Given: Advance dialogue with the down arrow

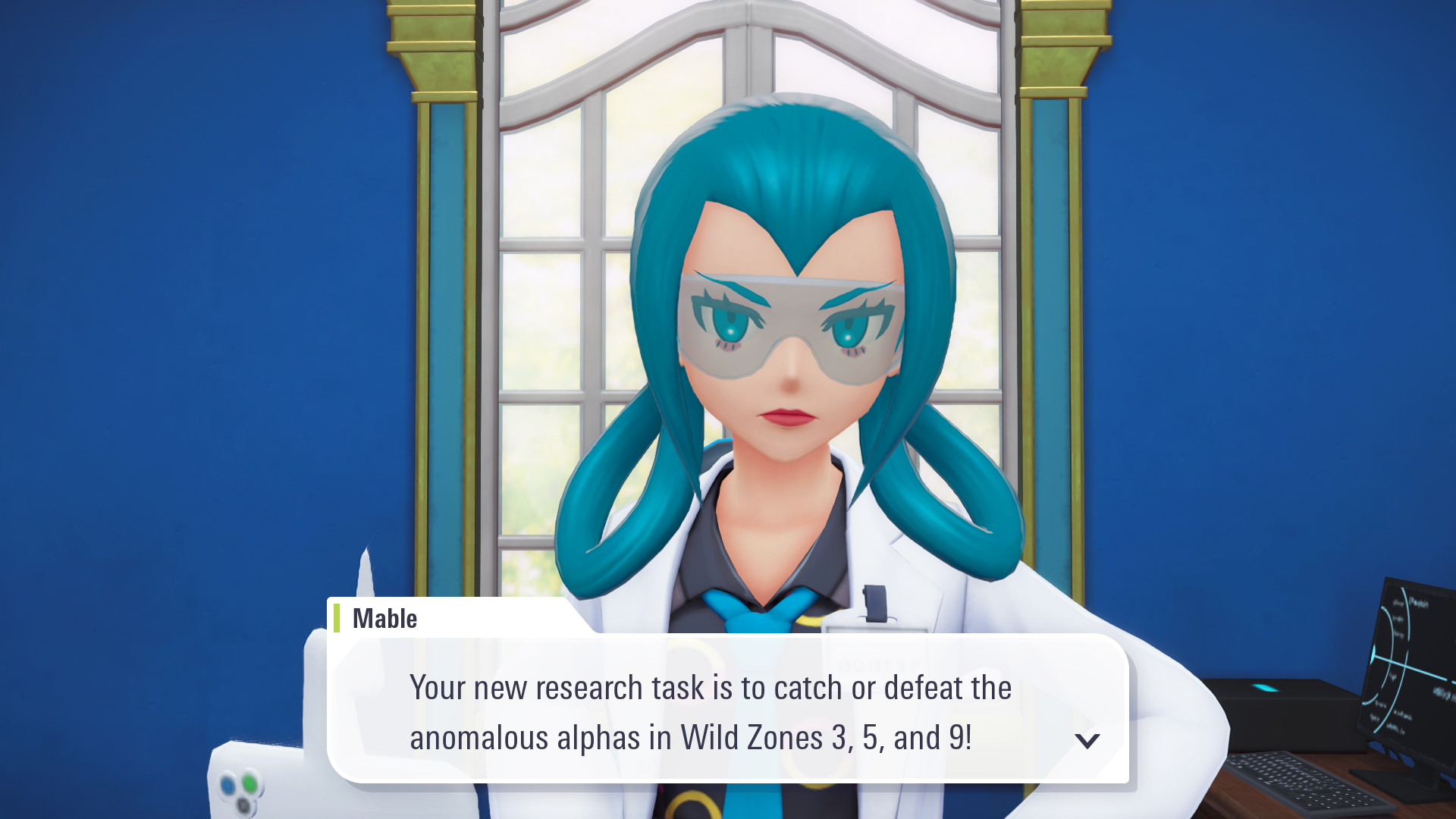Looking at the screenshot, I should (x=1087, y=740).
